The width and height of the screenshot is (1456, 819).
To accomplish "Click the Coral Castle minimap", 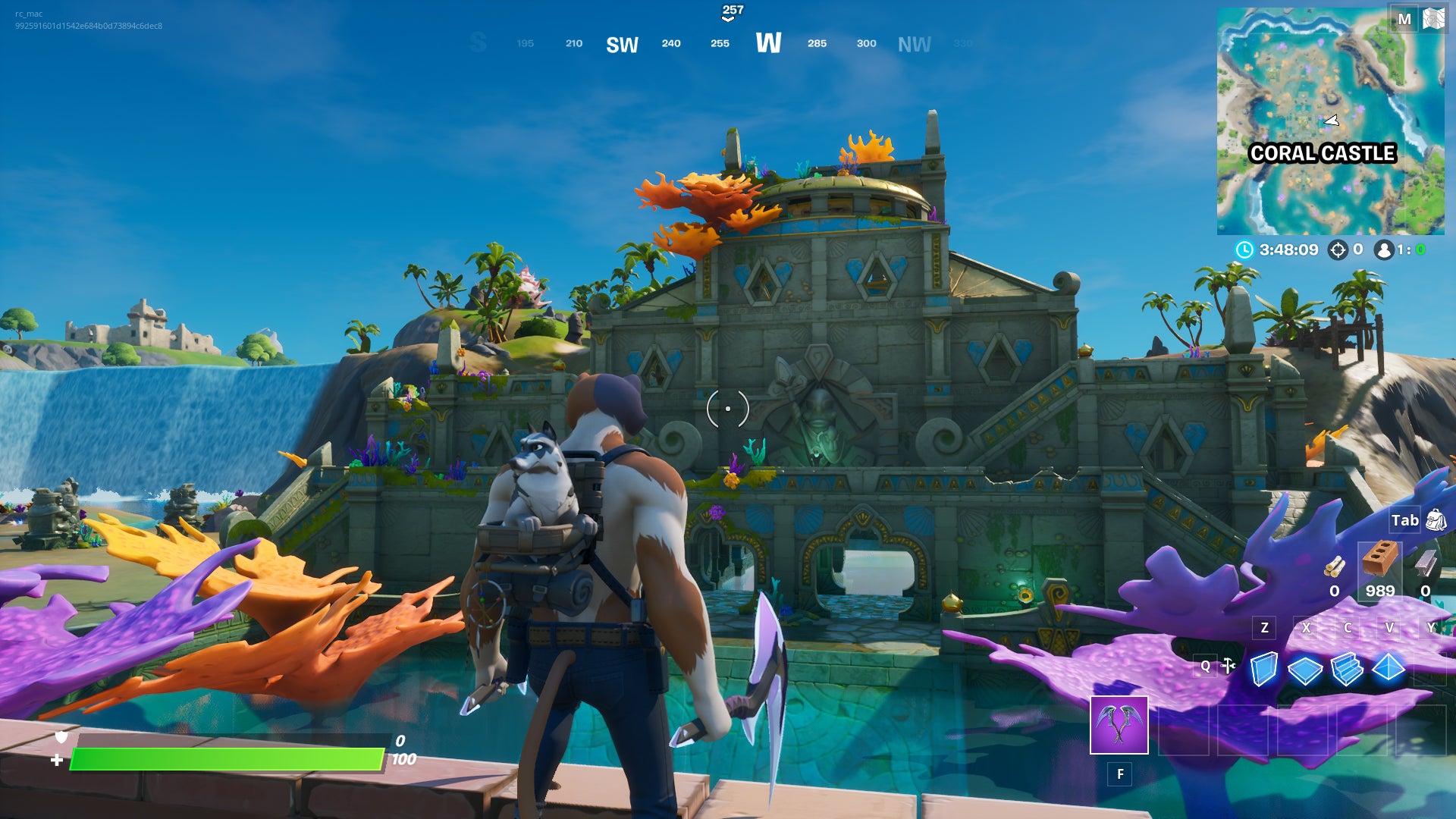I will [1331, 121].
